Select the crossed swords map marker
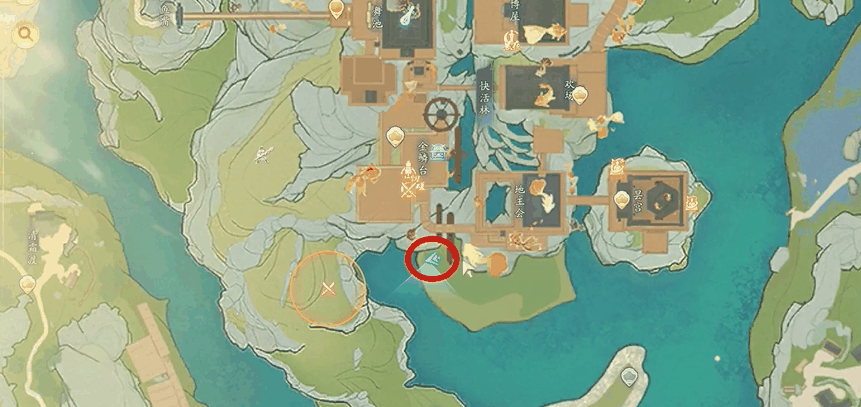861x407 pixels. click(x=408, y=189)
